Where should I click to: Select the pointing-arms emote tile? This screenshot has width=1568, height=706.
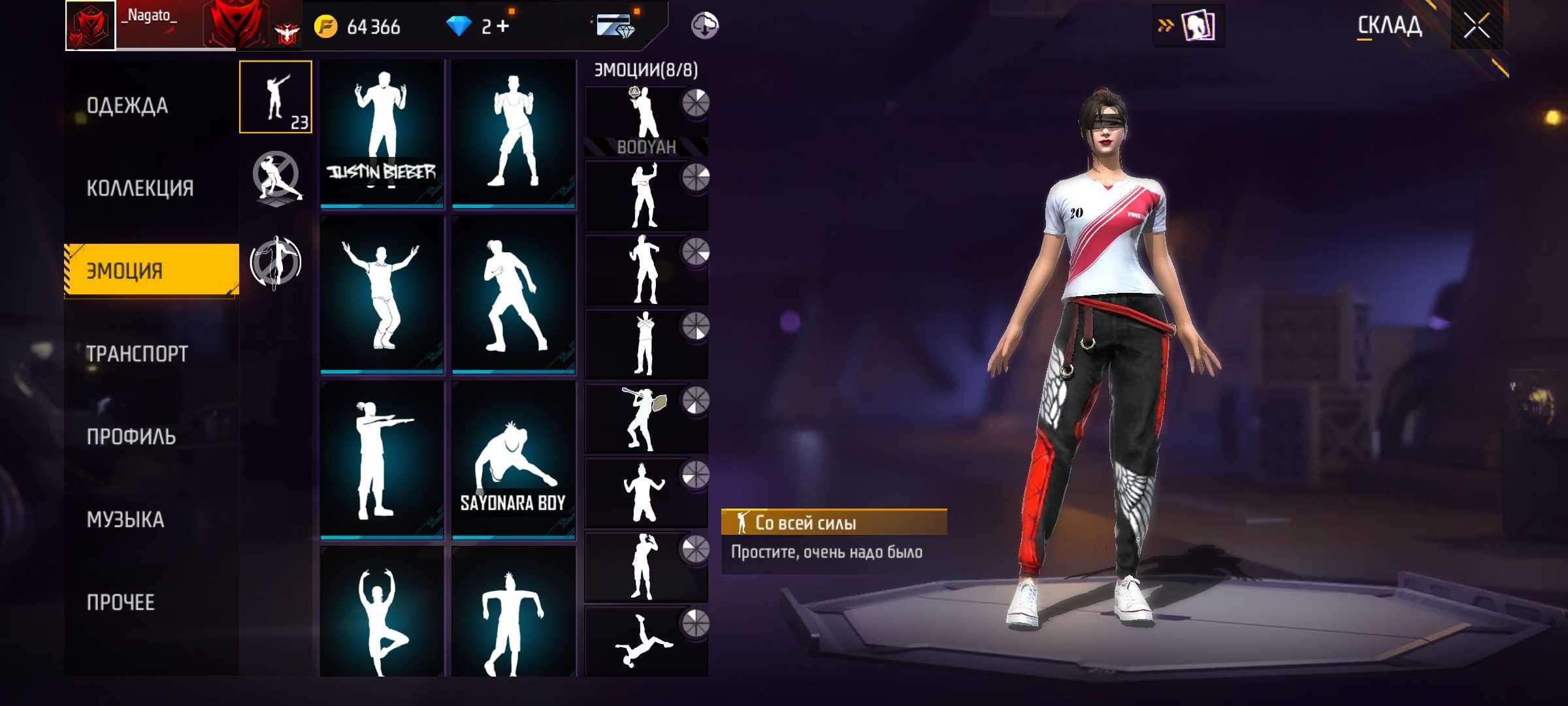pyautogui.click(x=382, y=461)
